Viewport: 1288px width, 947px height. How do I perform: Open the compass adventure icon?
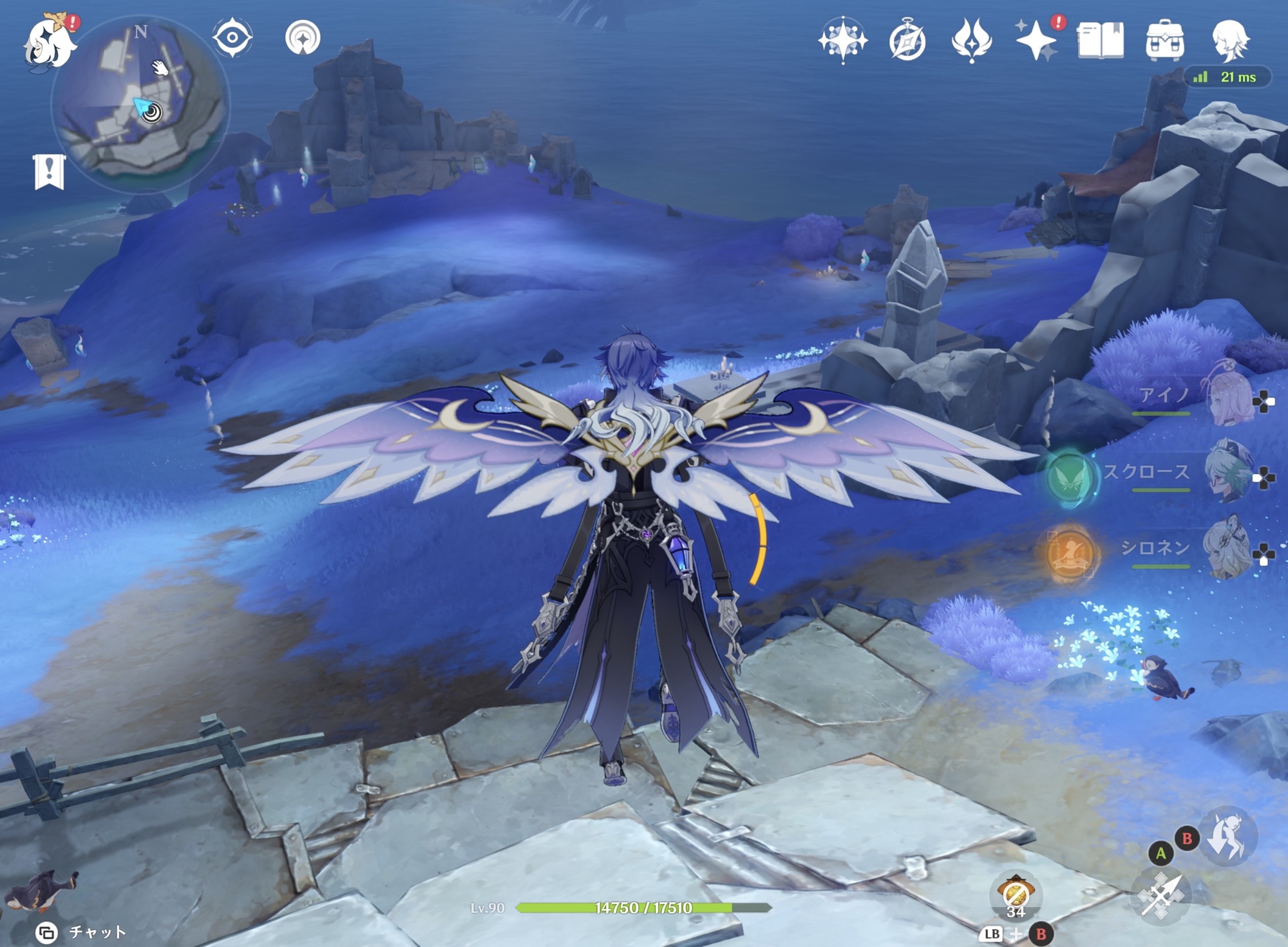tap(907, 41)
